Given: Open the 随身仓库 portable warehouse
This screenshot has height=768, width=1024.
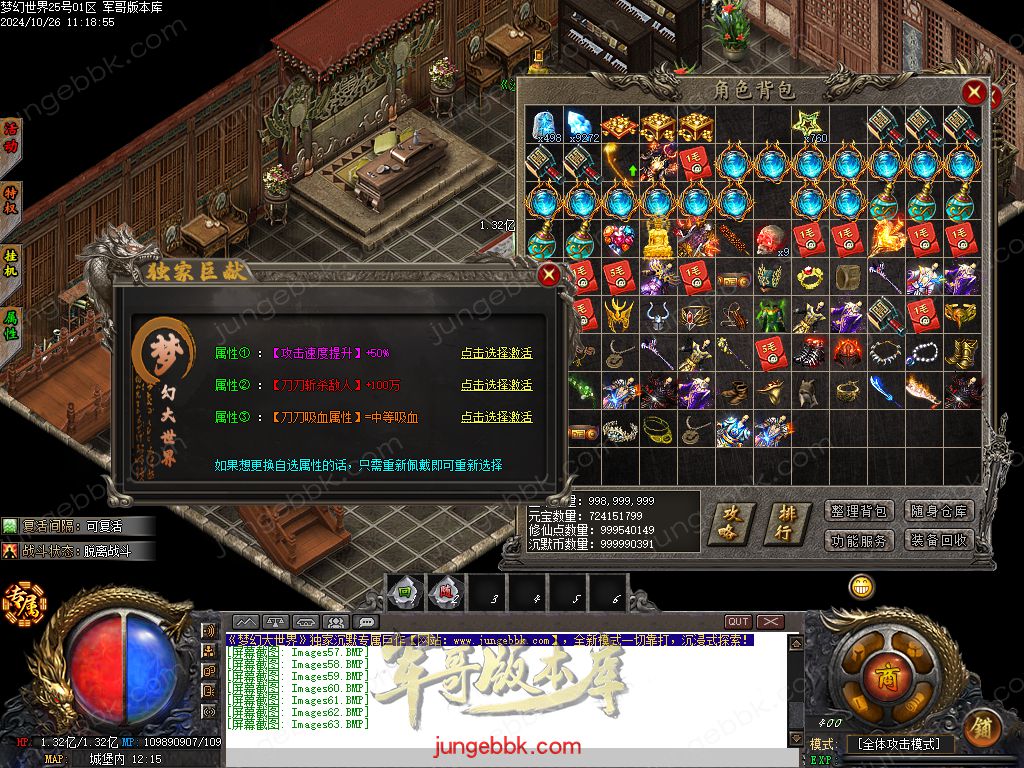Looking at the screenshot, I should click(939, 511).
